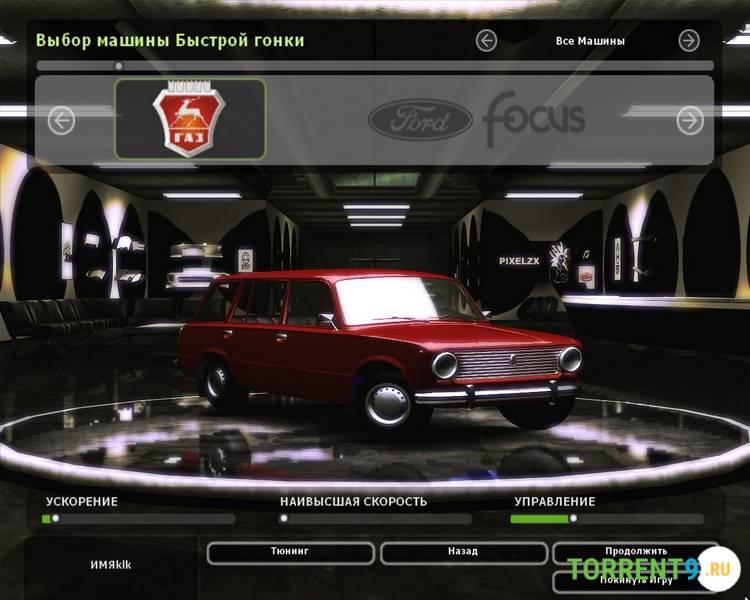Show the previous car in the carousel
750x600 pixels.
[61, 121]
